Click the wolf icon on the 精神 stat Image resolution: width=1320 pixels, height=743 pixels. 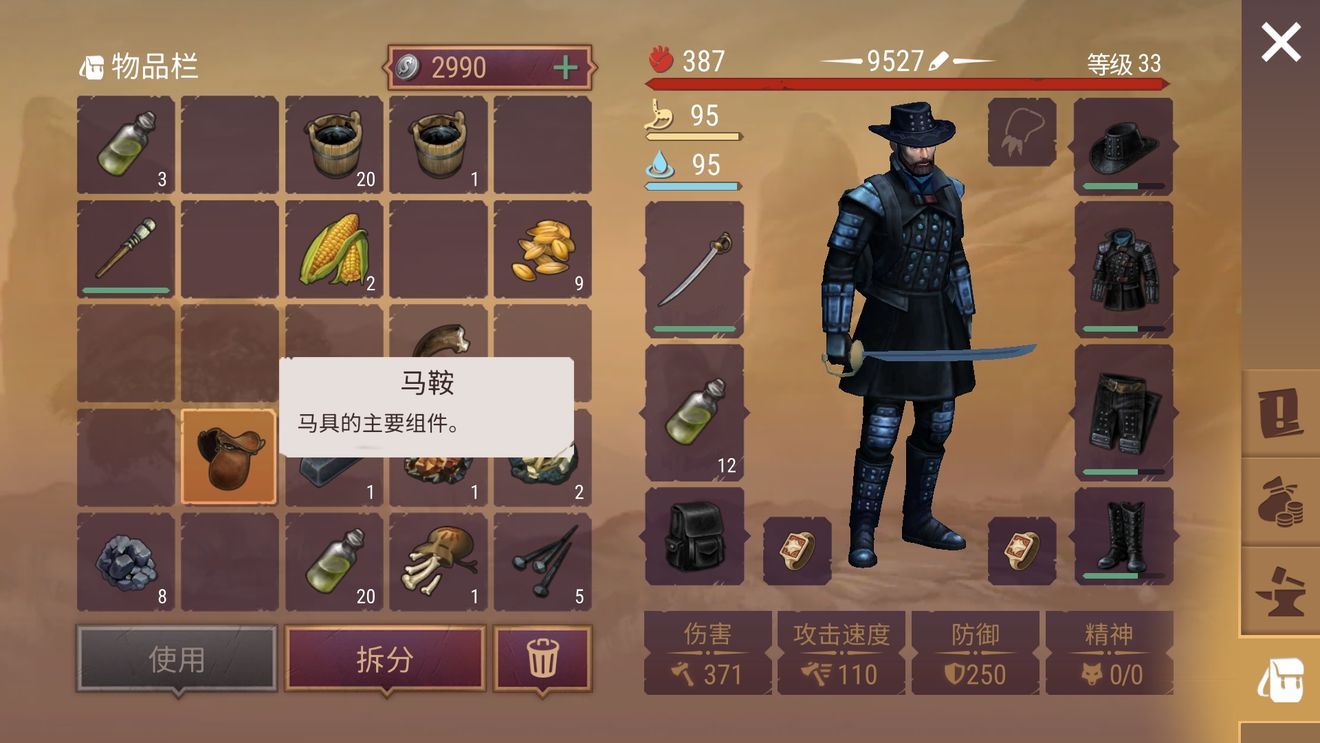[x=1088, y=673]
